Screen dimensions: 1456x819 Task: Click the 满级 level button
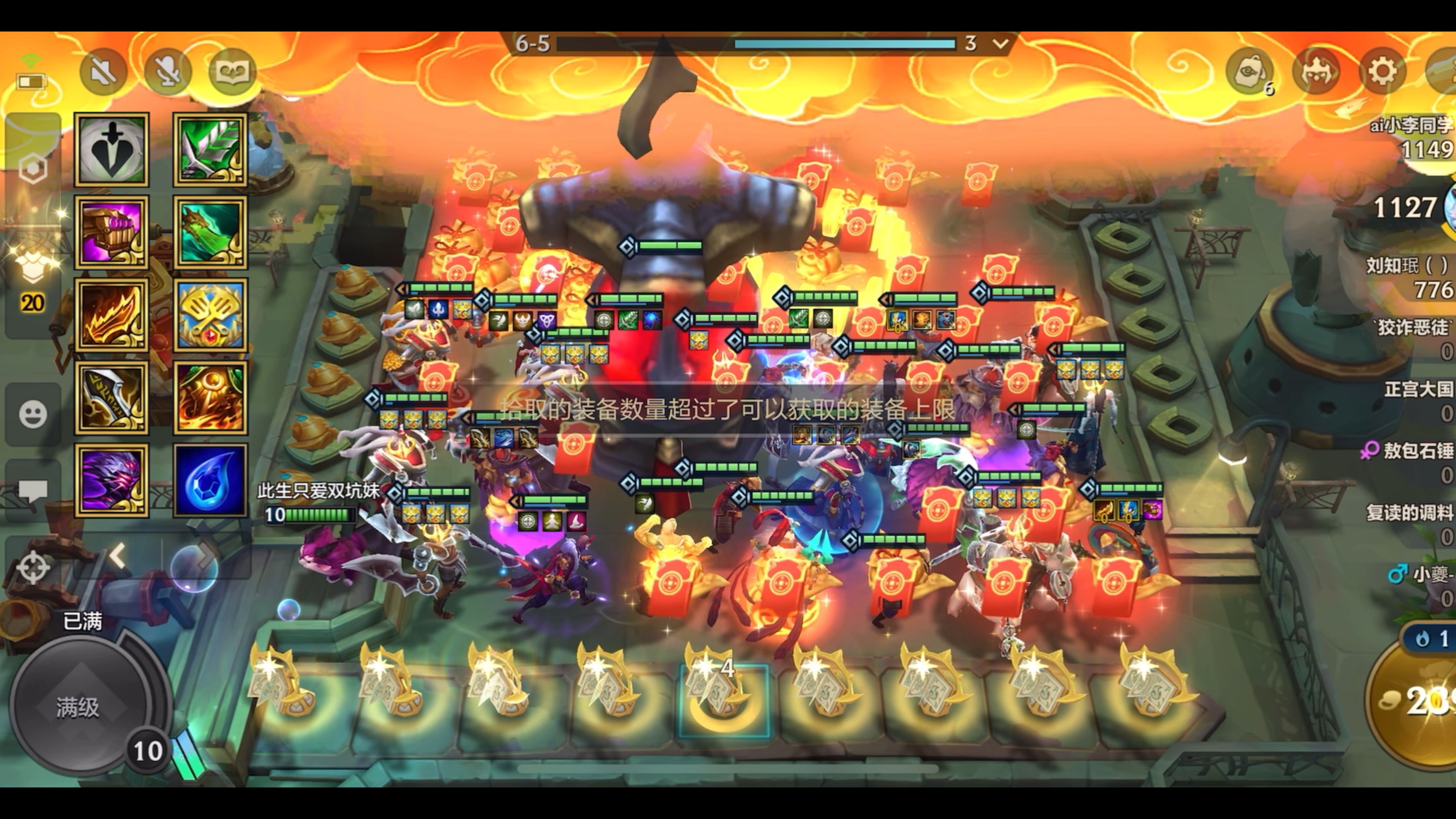(78, 707)
